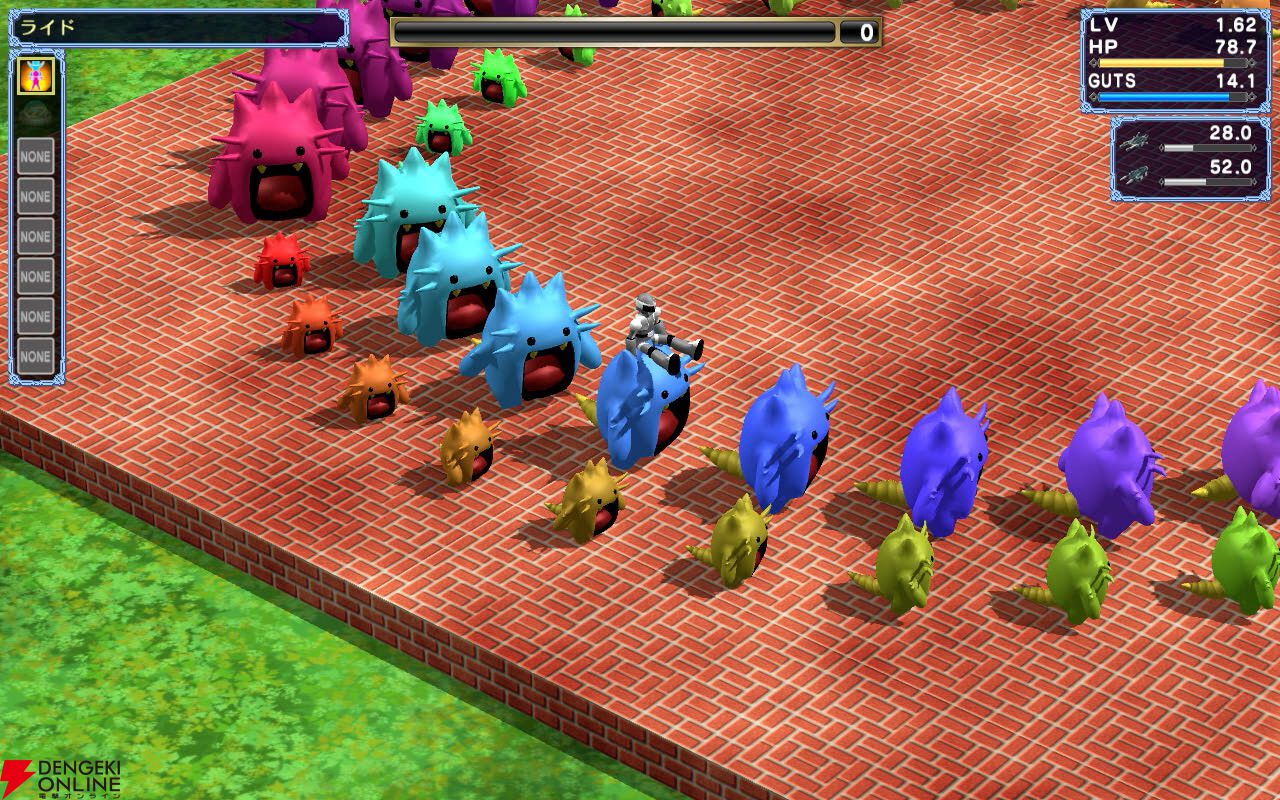
Task: Click the LV label showing 1.62
Action: [1105, 24]
